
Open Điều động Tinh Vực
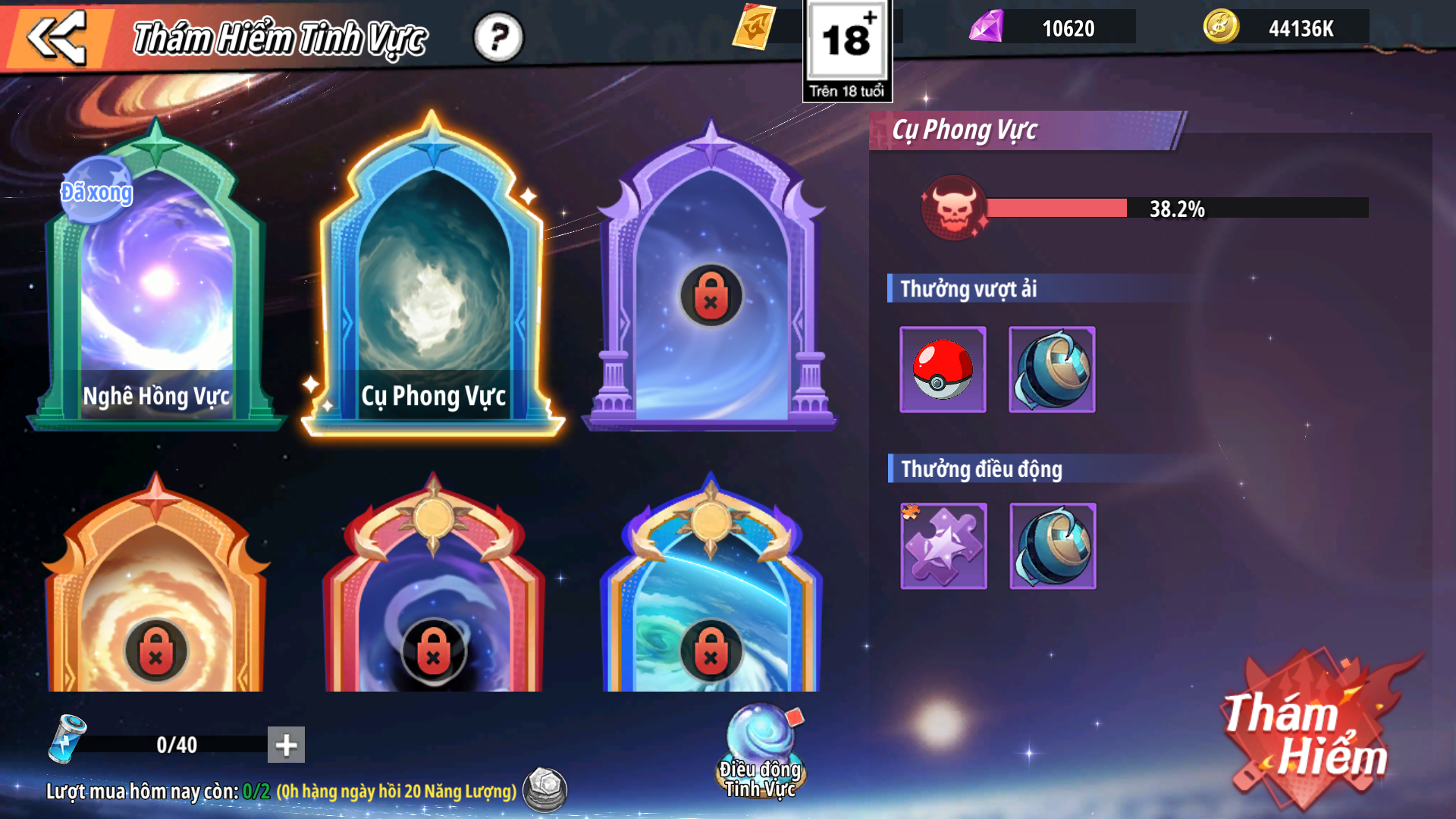761,751
